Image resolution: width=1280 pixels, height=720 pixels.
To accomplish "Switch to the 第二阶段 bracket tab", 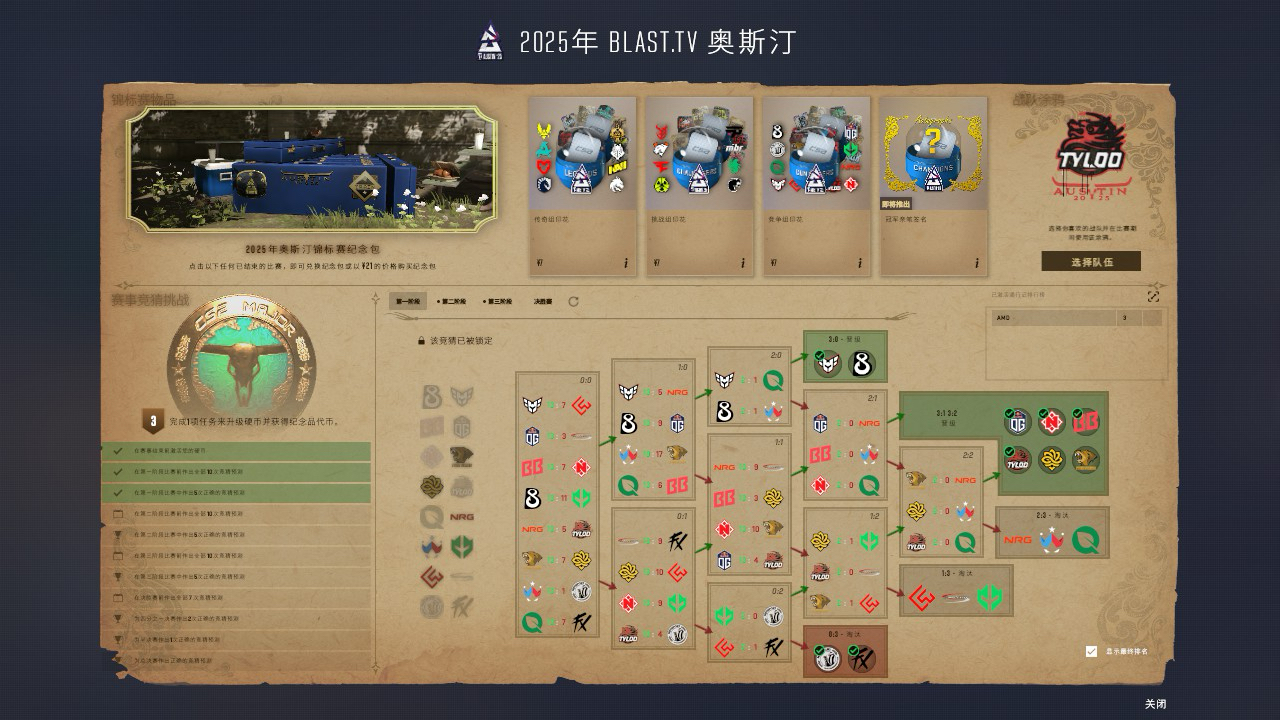I will click(x=453, y=301).
